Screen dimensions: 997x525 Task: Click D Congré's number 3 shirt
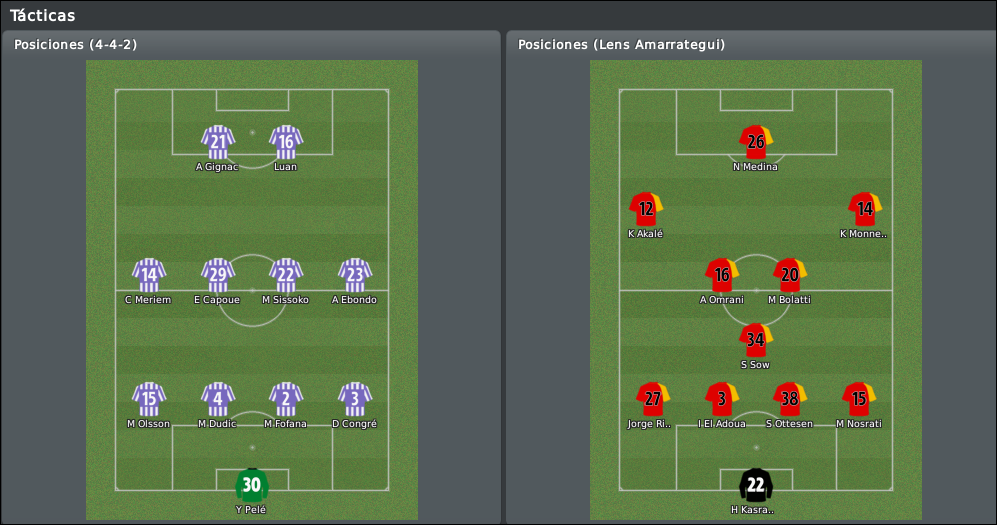coord(355,399)
